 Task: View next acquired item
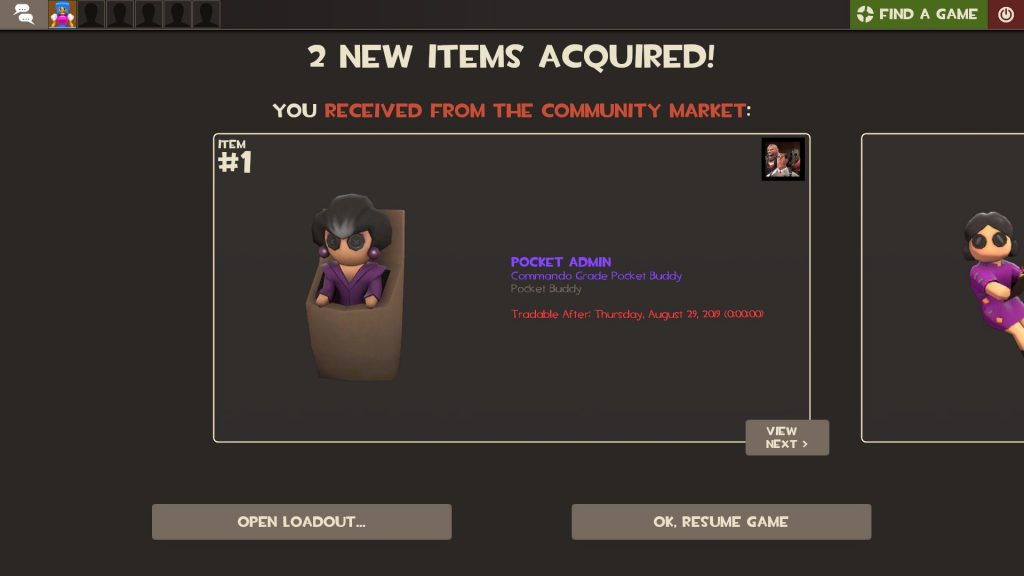(x=787, y=438)
